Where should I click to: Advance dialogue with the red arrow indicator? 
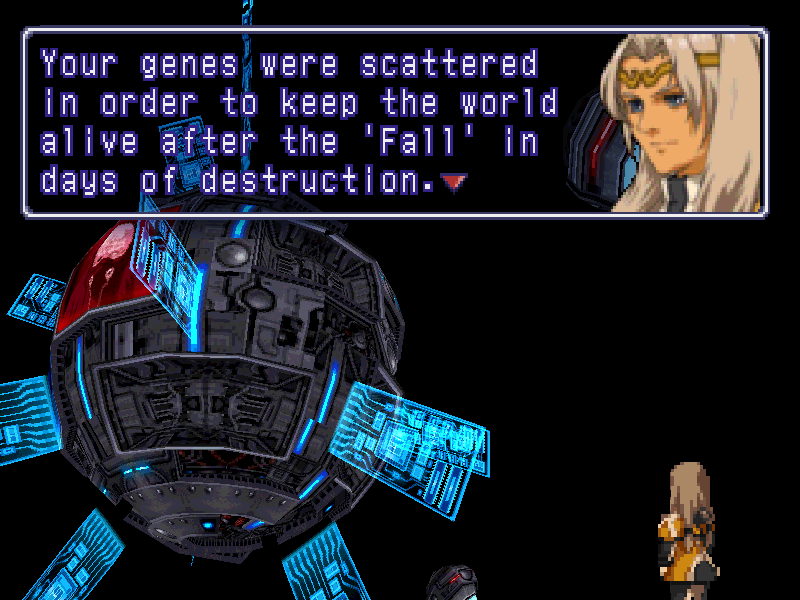point(454,182)
